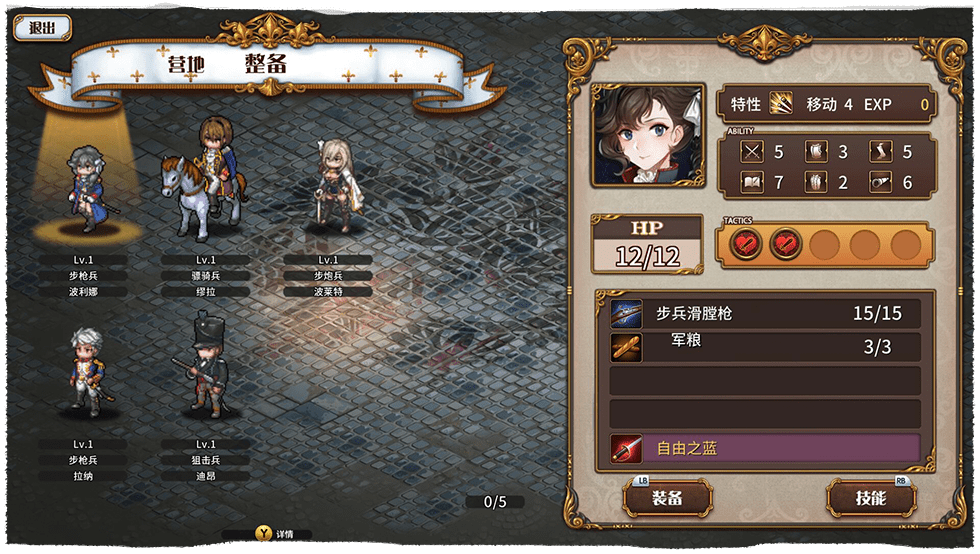This screenshot has height=554, width=980.
Task: Open the 装备 equipment panel
Action: (x=667, y=498)
